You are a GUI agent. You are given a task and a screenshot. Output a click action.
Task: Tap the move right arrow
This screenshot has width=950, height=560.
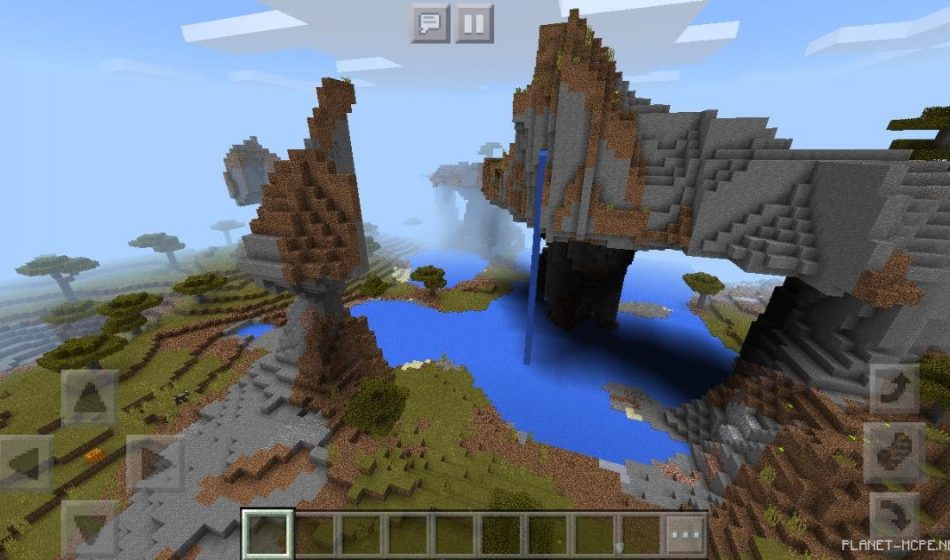pyautogui.click(x=154, y=463)
